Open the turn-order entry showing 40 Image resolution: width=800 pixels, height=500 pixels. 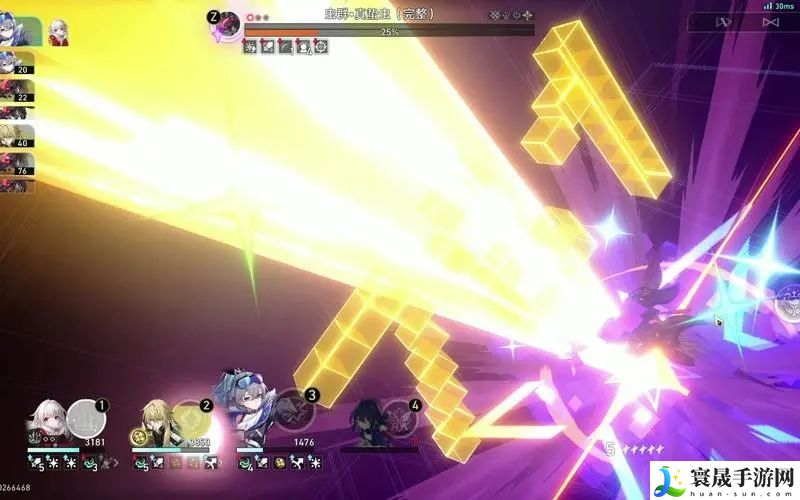point(16,135)
